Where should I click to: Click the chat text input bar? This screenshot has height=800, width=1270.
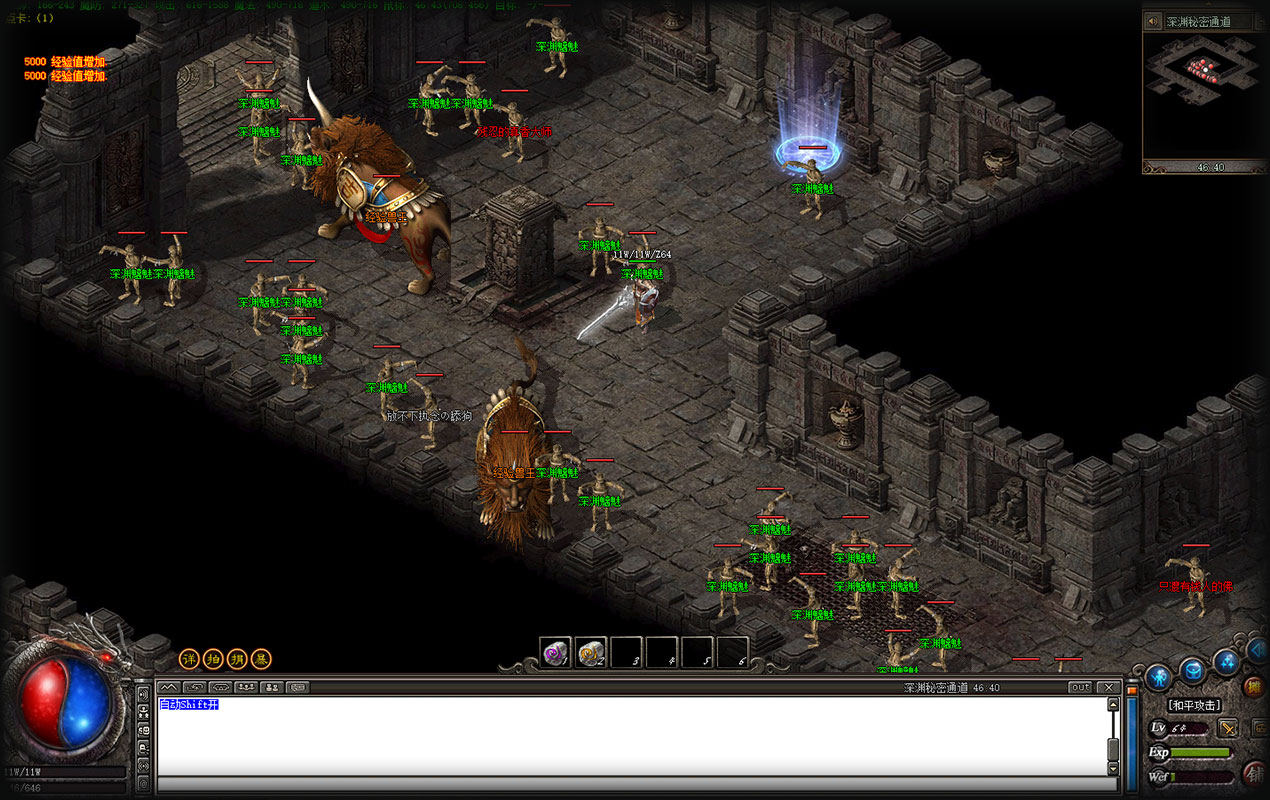[x=630, y=784]
